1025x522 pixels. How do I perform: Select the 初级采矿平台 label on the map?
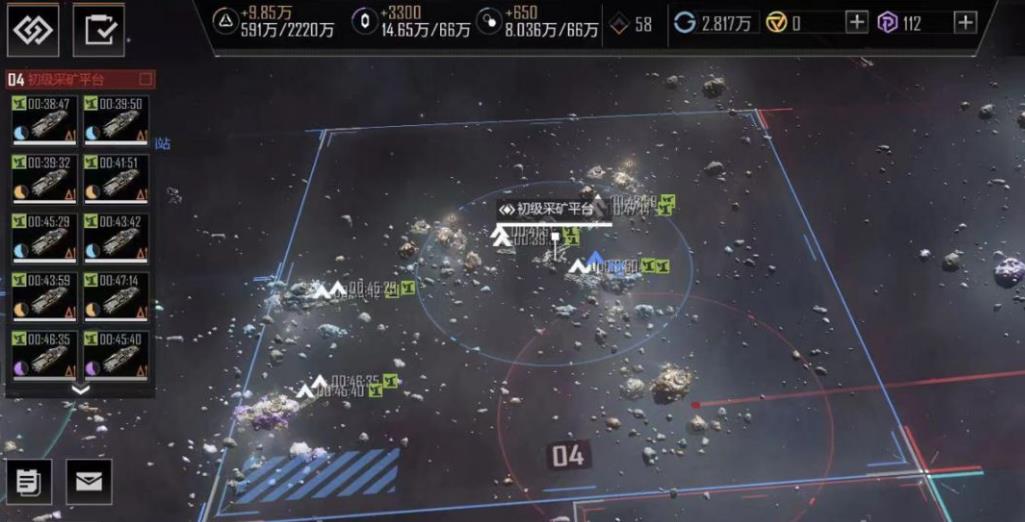point(546,209)
